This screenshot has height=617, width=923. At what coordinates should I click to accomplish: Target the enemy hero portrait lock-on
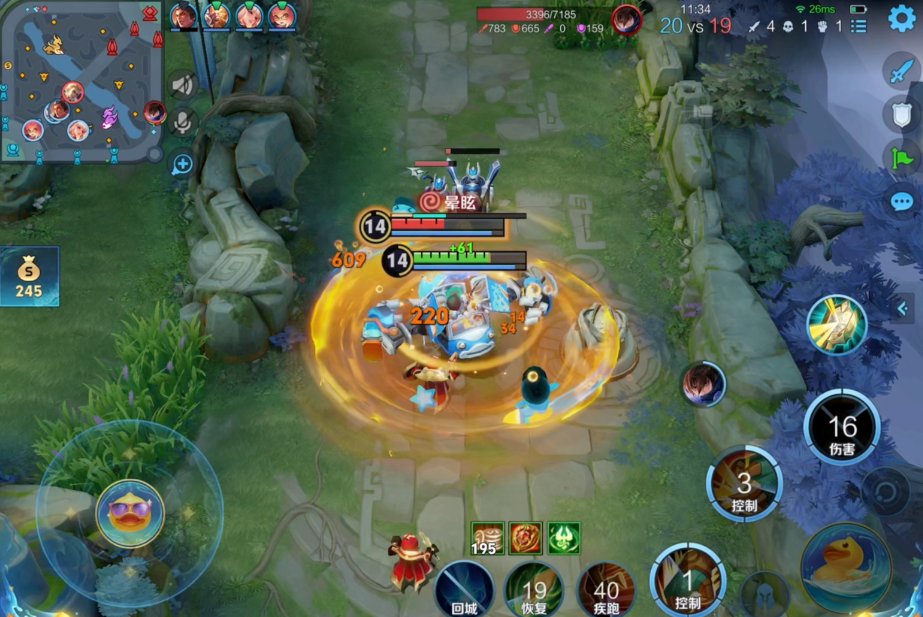(704, 384)
